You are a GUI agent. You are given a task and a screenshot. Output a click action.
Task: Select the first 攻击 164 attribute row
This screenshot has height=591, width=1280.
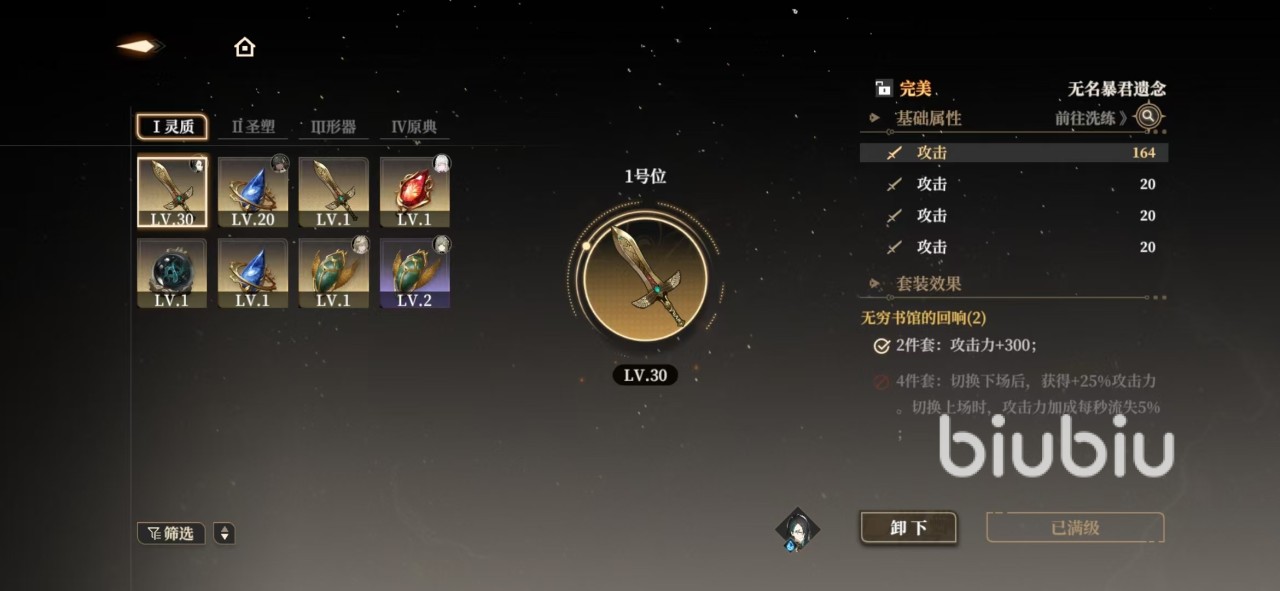(x=1013, y=153)
